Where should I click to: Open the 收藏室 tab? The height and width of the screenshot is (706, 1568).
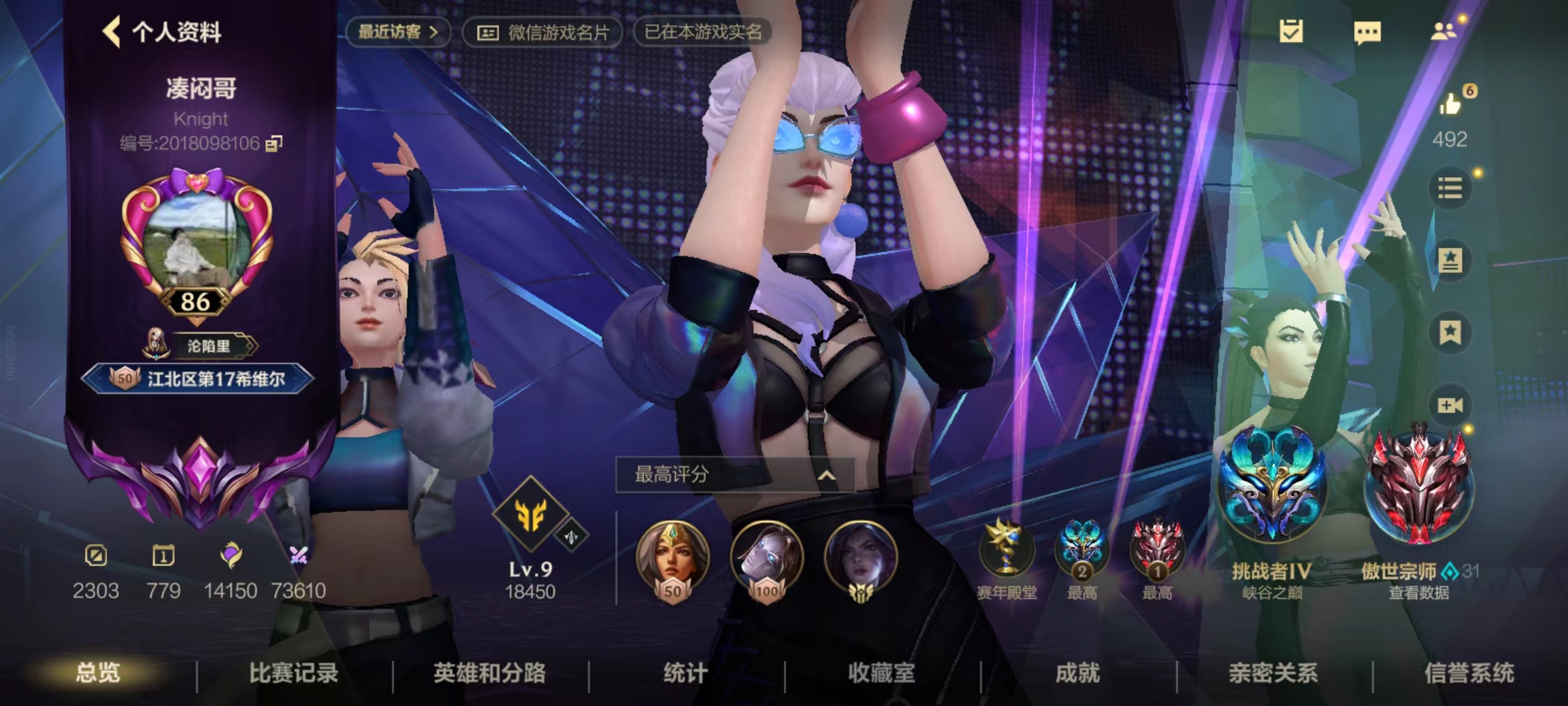881,673
